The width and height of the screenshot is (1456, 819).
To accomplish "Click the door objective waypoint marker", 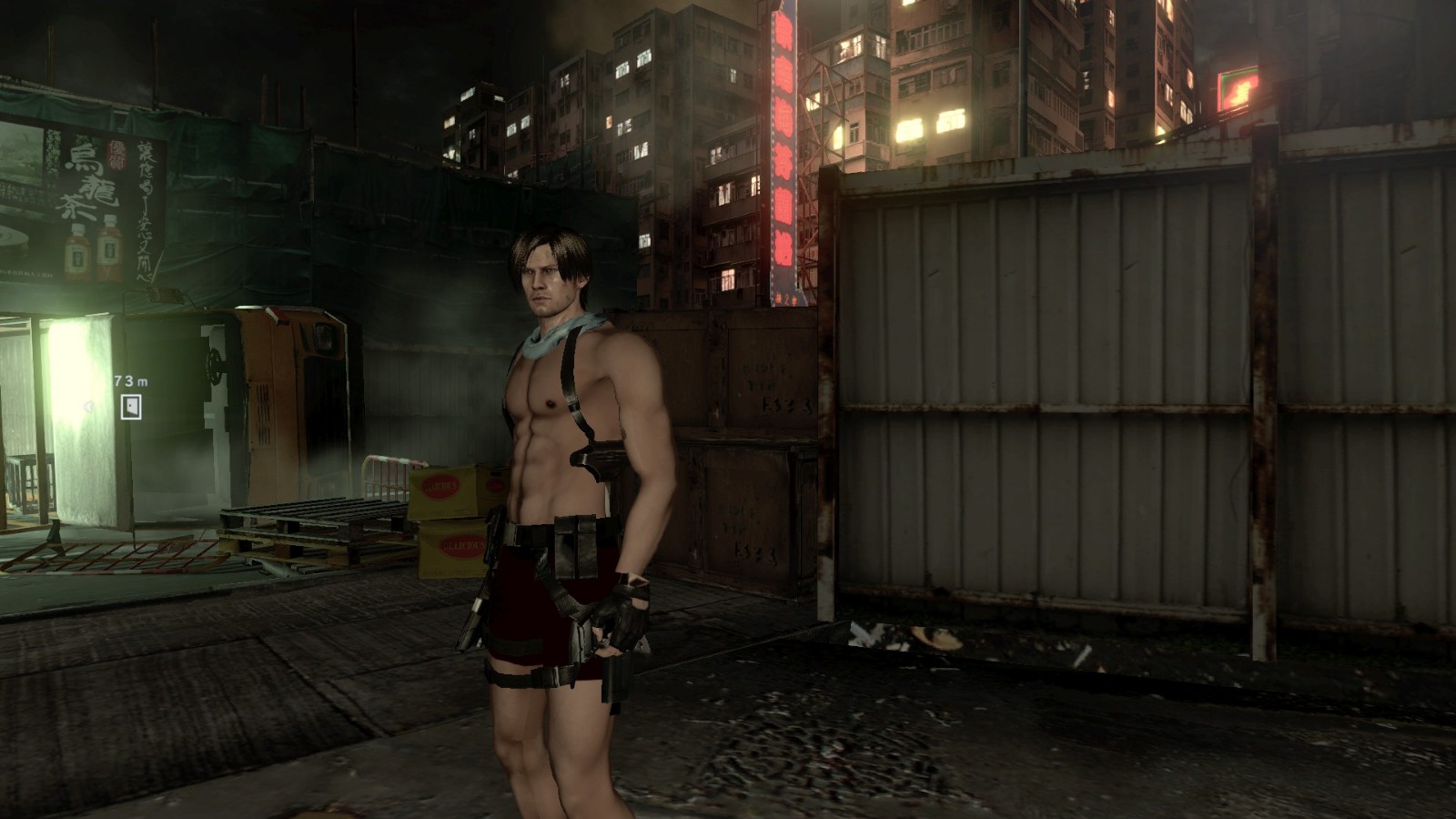I will tap(131, 407).
